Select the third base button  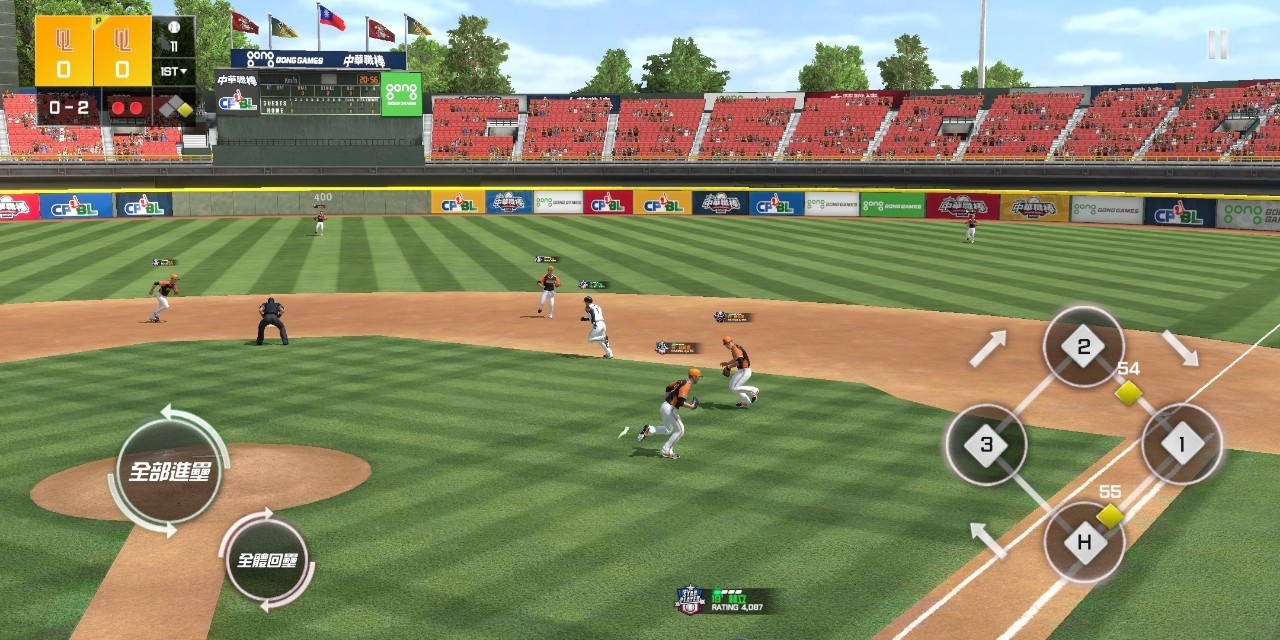tap(986, 445)
